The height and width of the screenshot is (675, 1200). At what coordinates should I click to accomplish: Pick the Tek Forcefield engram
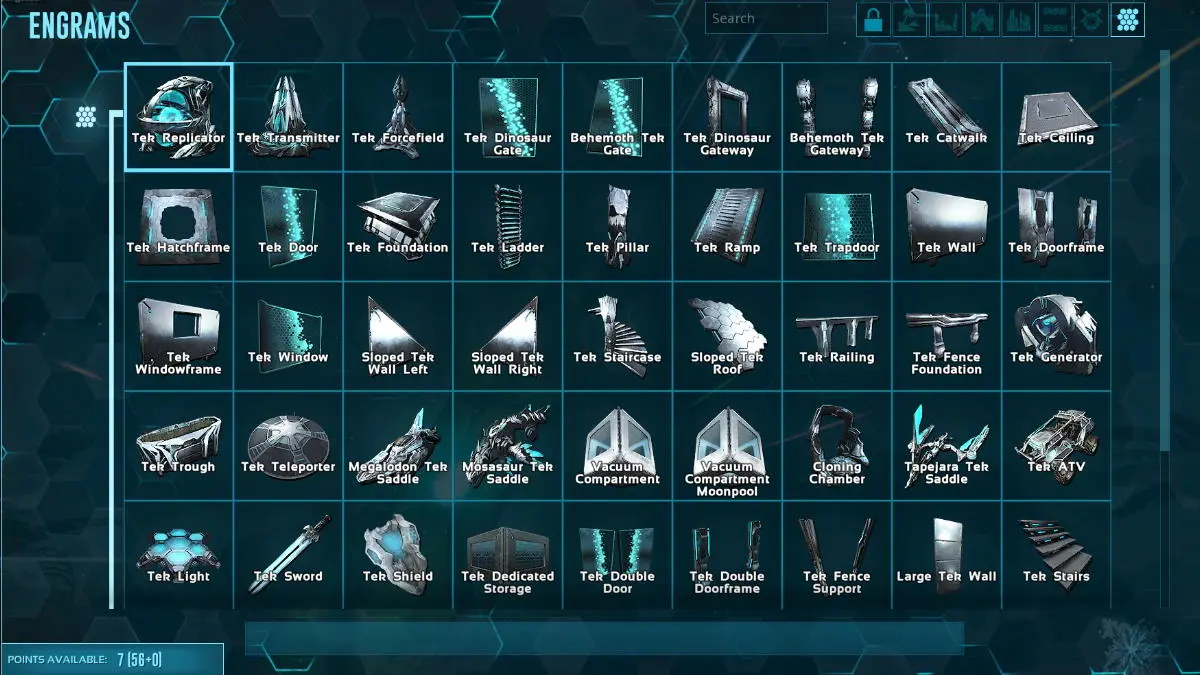[398, 117]
